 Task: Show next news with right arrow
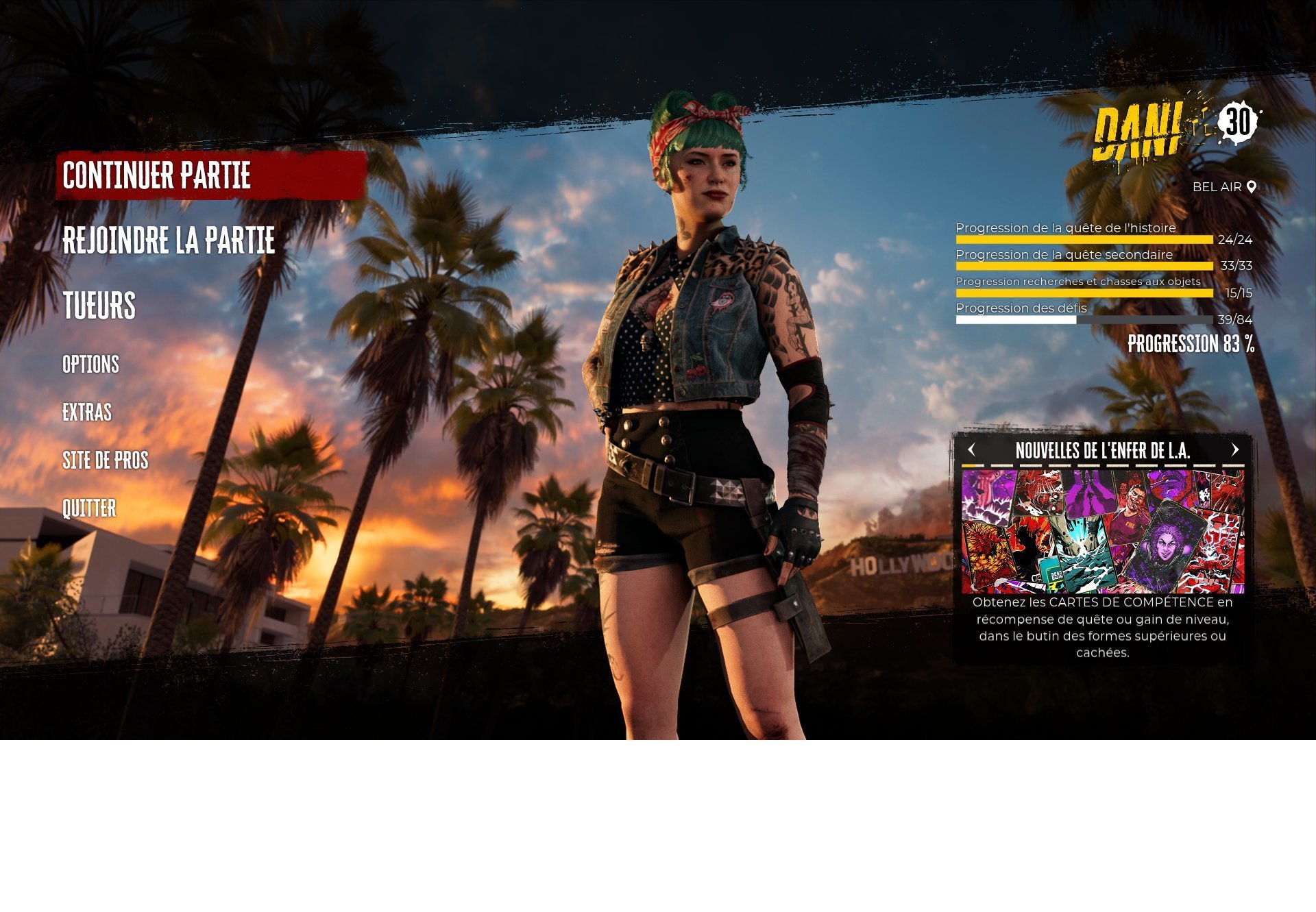pyautogui.click(x=1235, y=450)
